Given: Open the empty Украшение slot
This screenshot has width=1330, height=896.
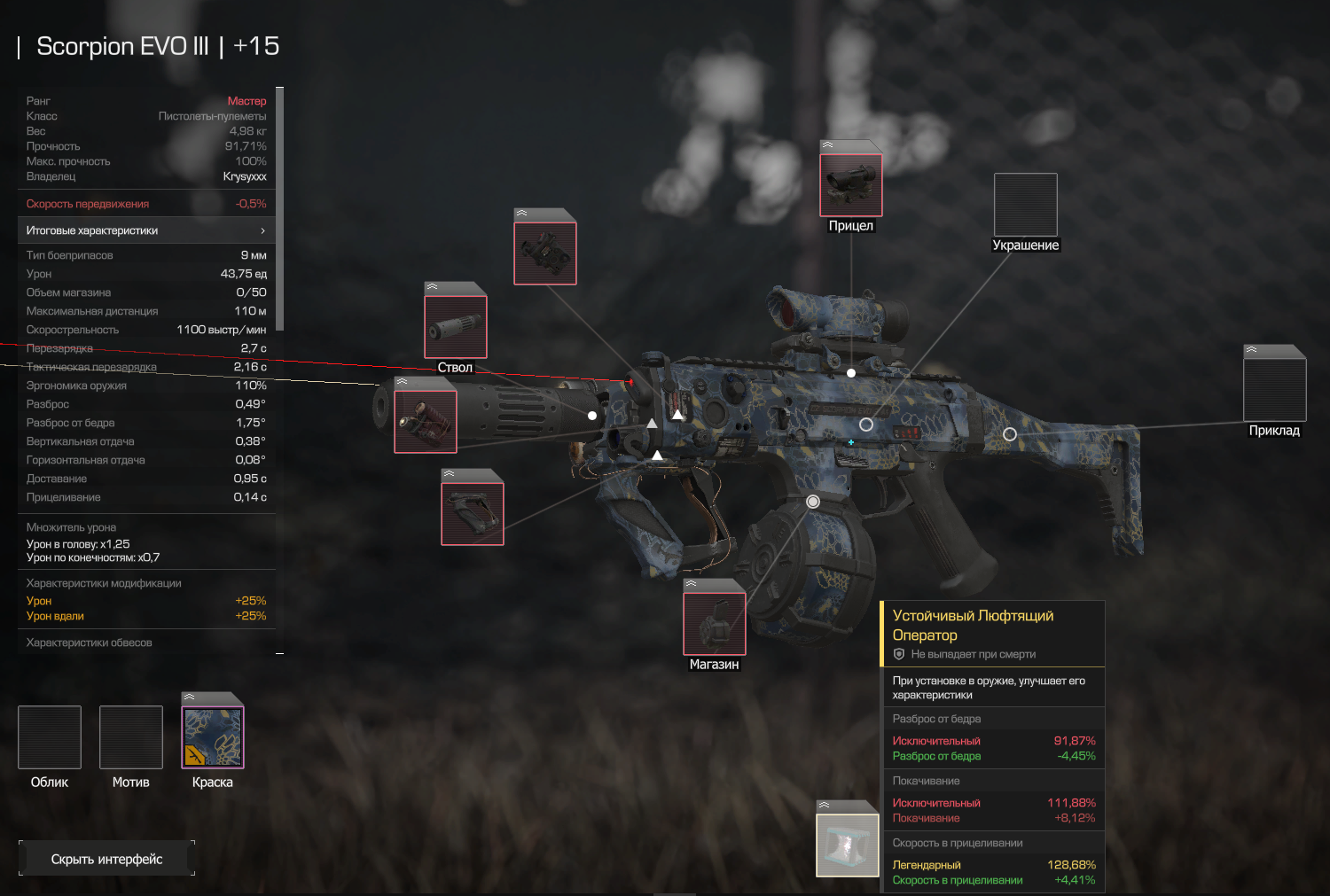Looking at the screenshot, I should pos(1026,205).
